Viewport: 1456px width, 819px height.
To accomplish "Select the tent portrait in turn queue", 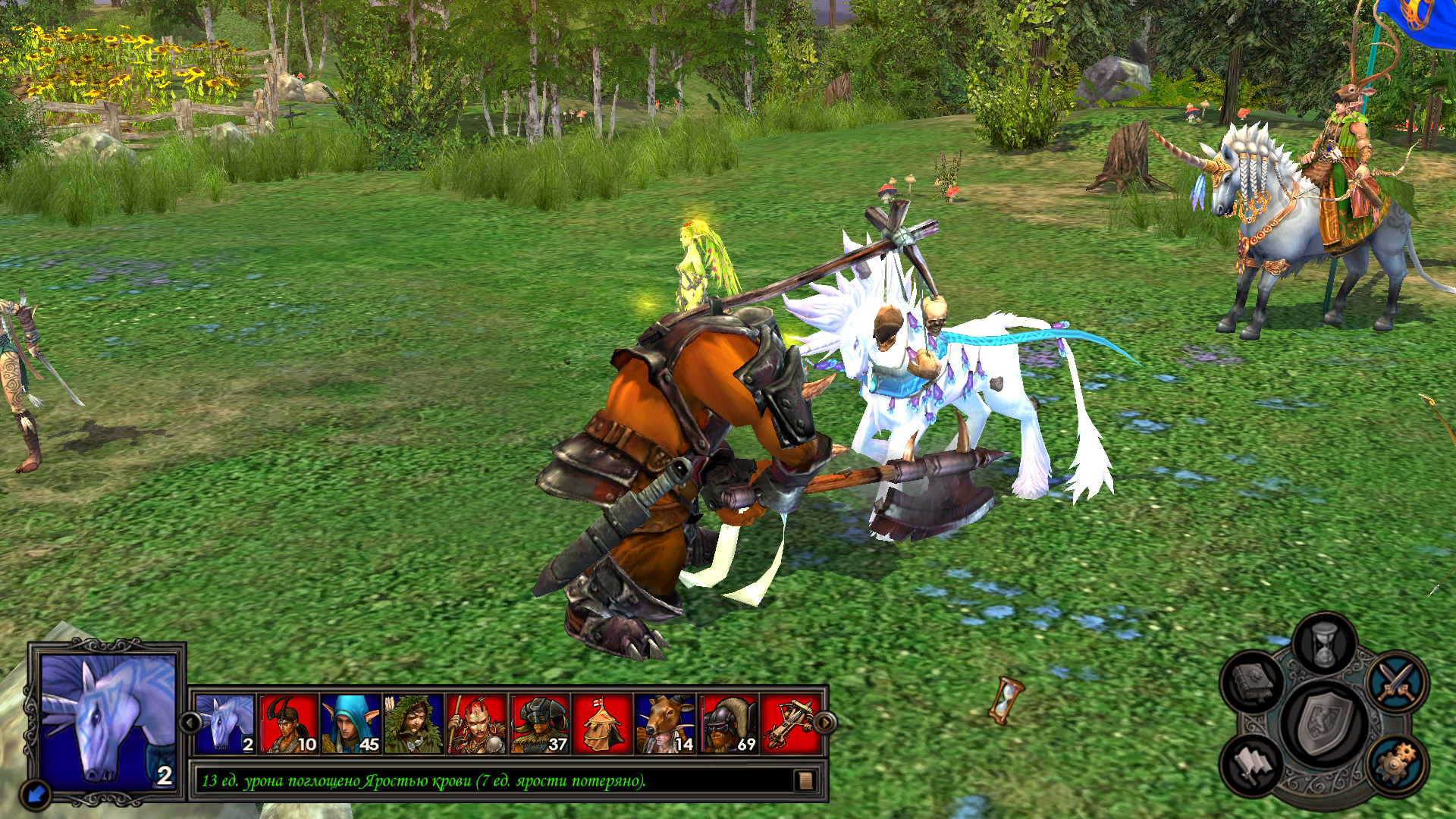I will point(602,724).
